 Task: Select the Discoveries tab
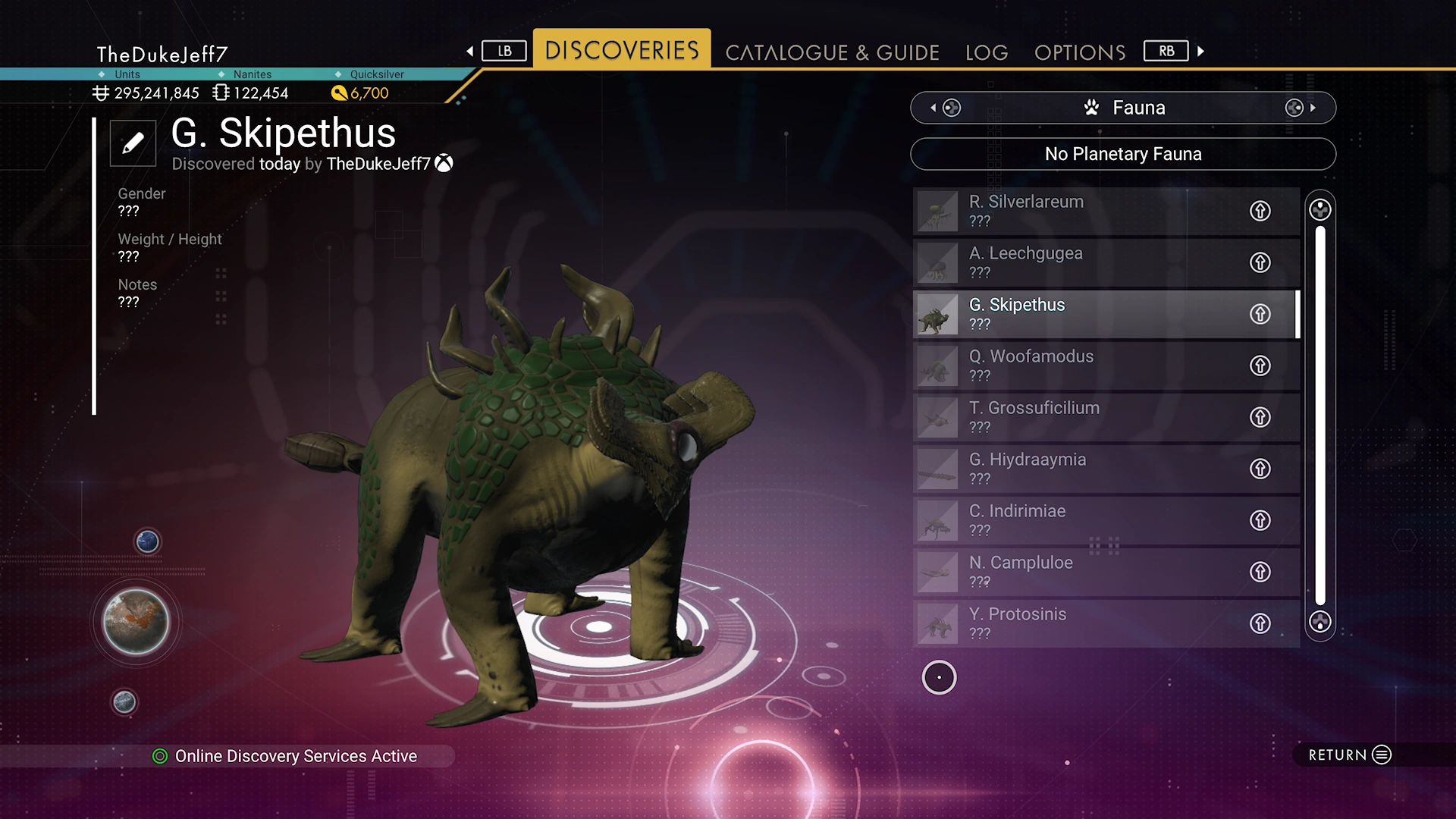[x=622, y=50]
